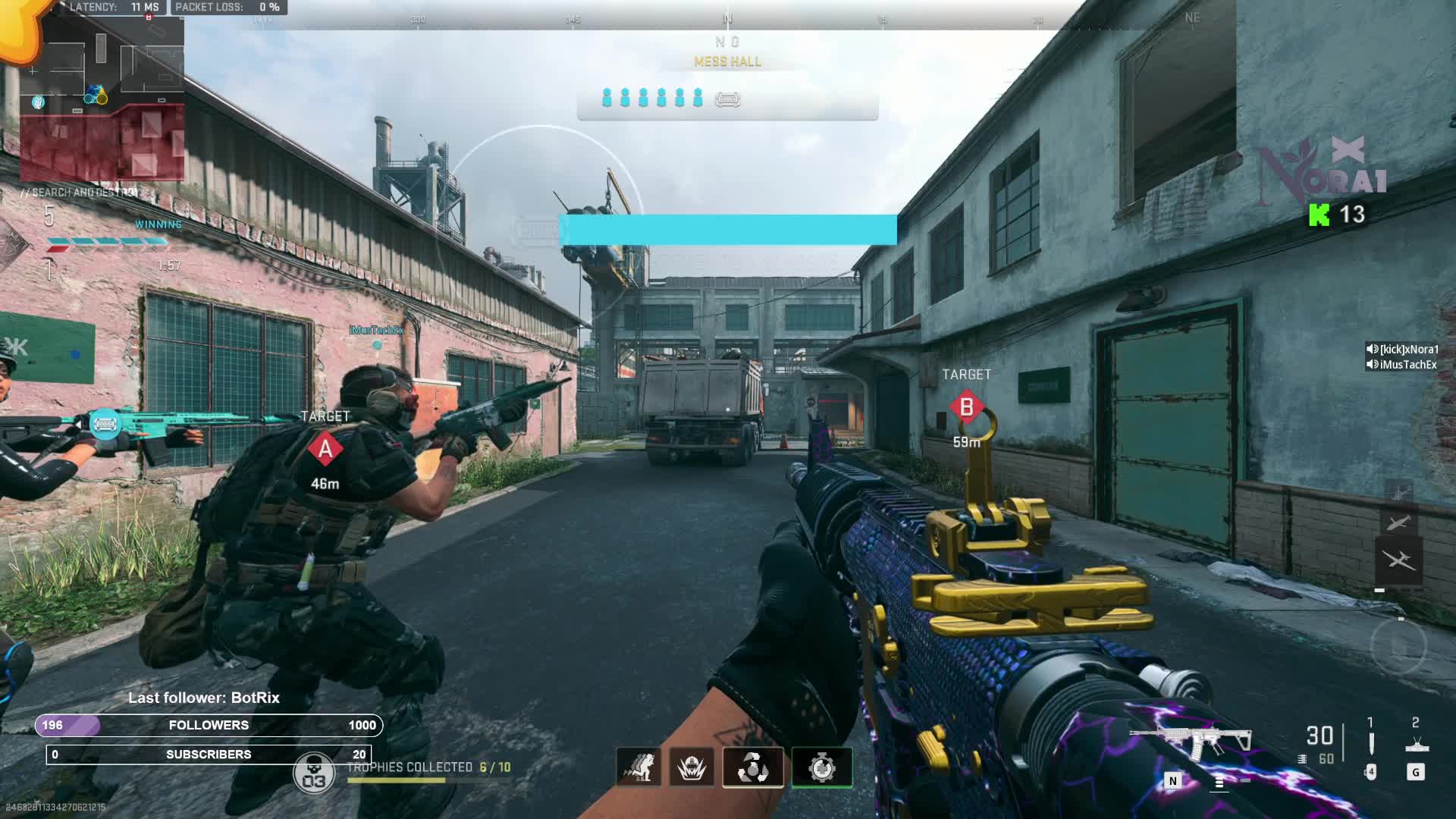
Task: Select the throwing knife equipment slot
Action: [1370, 743]
